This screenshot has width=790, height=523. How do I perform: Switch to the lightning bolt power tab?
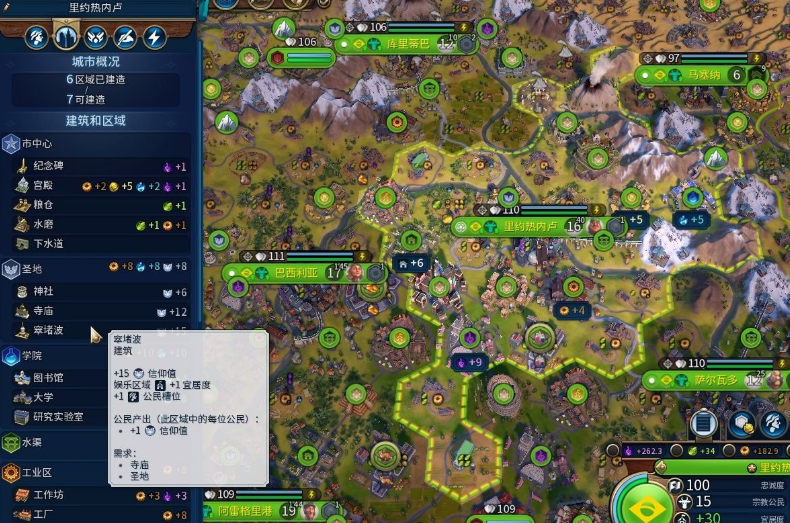tap(154, 38)
